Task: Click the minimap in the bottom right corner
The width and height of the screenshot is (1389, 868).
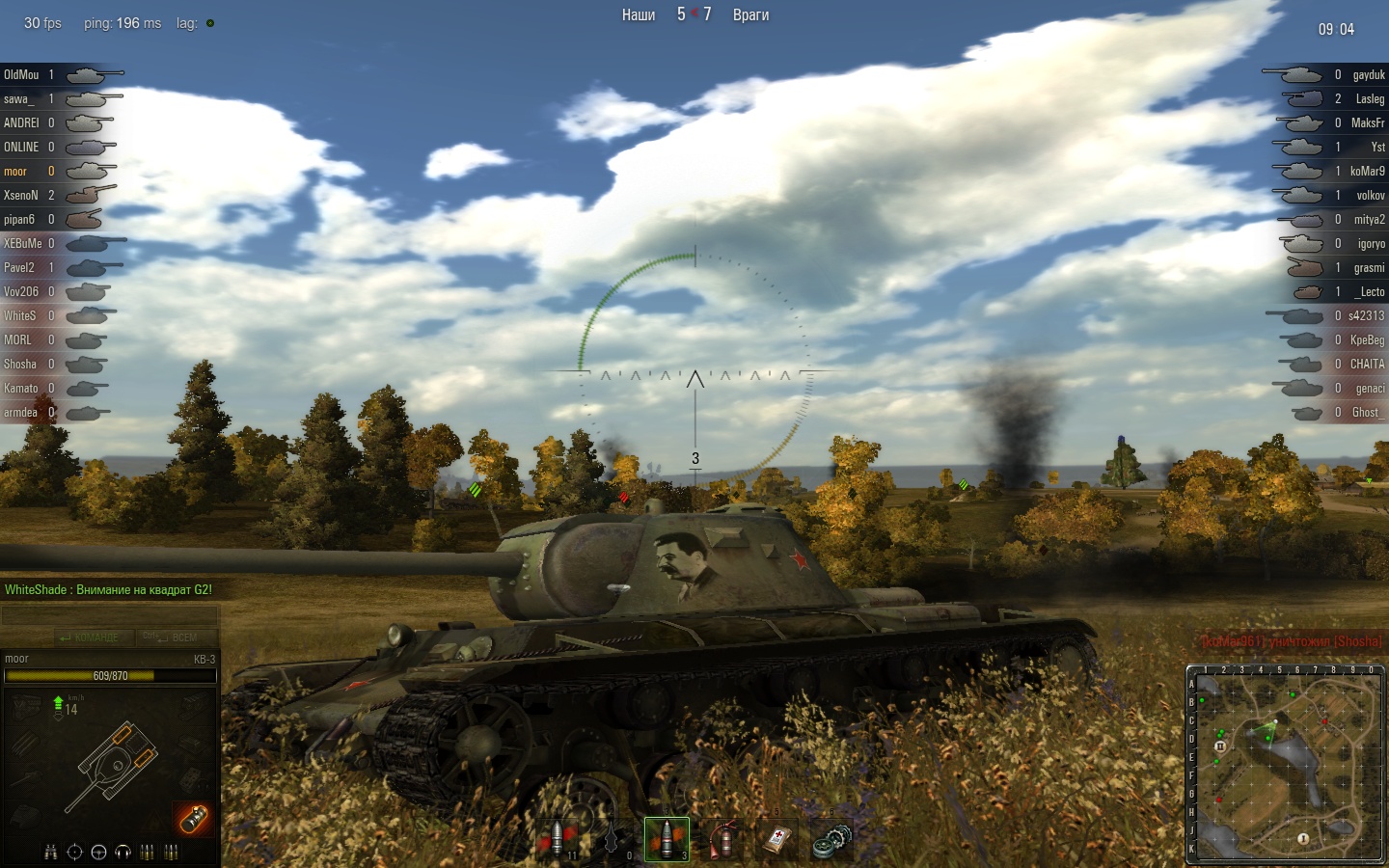Action: point(1283,762)
